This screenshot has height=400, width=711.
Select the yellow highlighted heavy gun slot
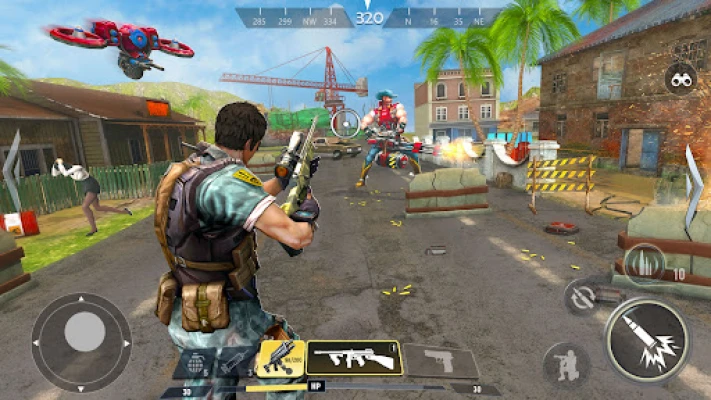coord(281,358)
